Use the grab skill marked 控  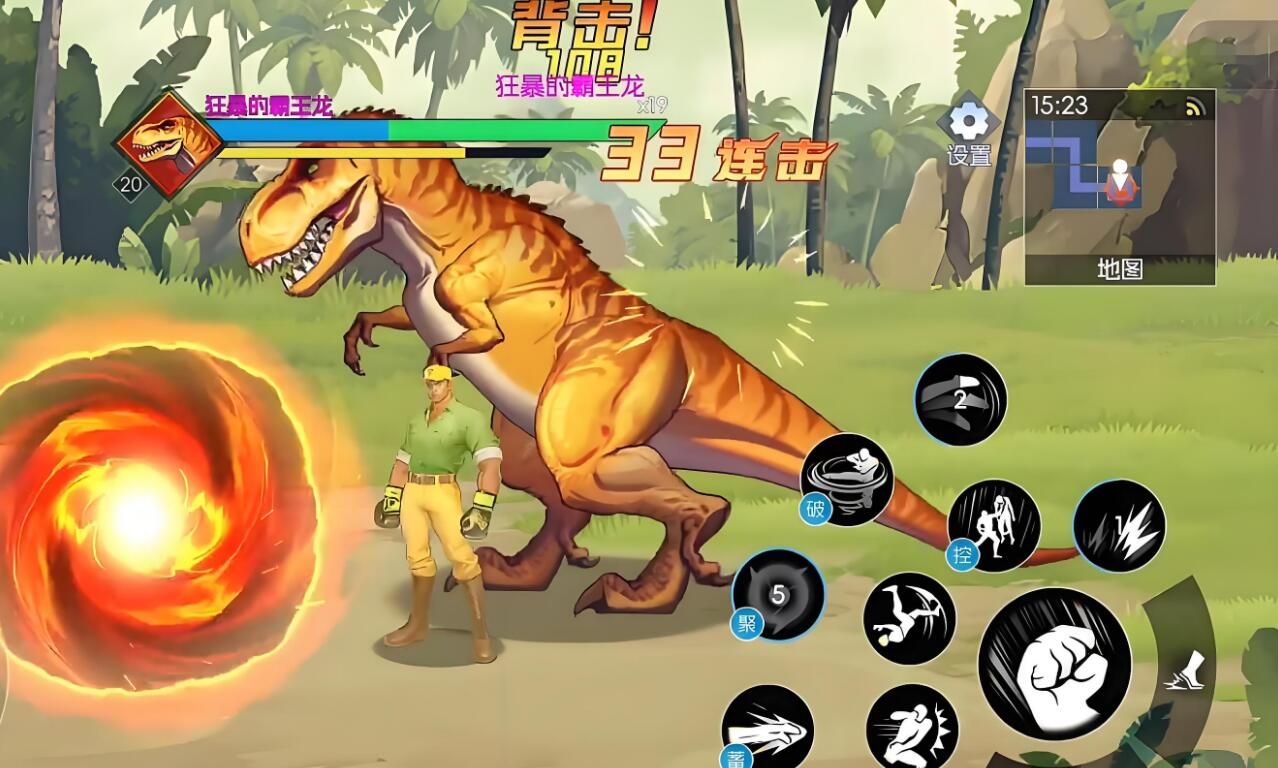click(994, 526)
